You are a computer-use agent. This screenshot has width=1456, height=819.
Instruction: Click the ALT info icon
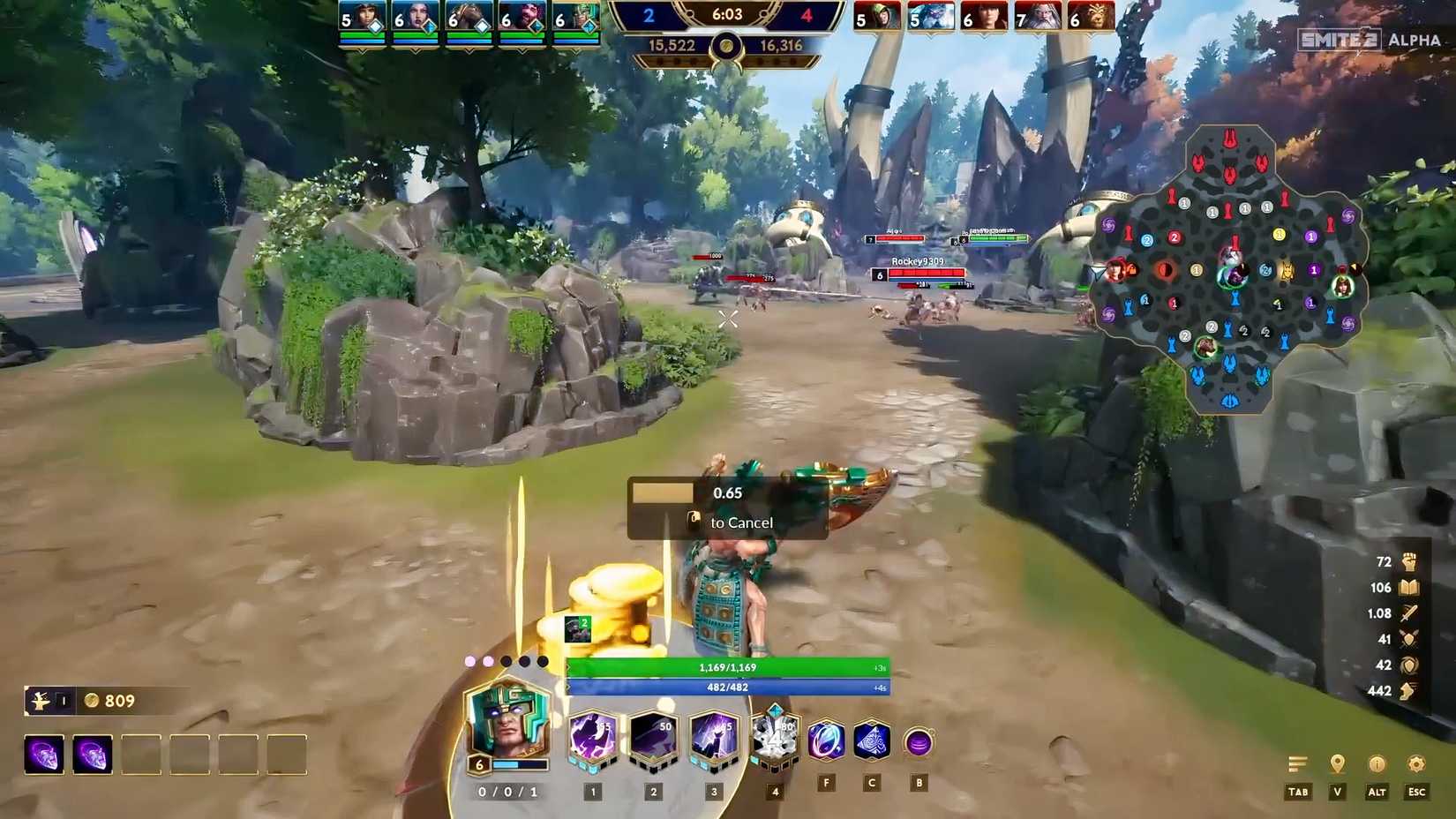point(1378,762)
